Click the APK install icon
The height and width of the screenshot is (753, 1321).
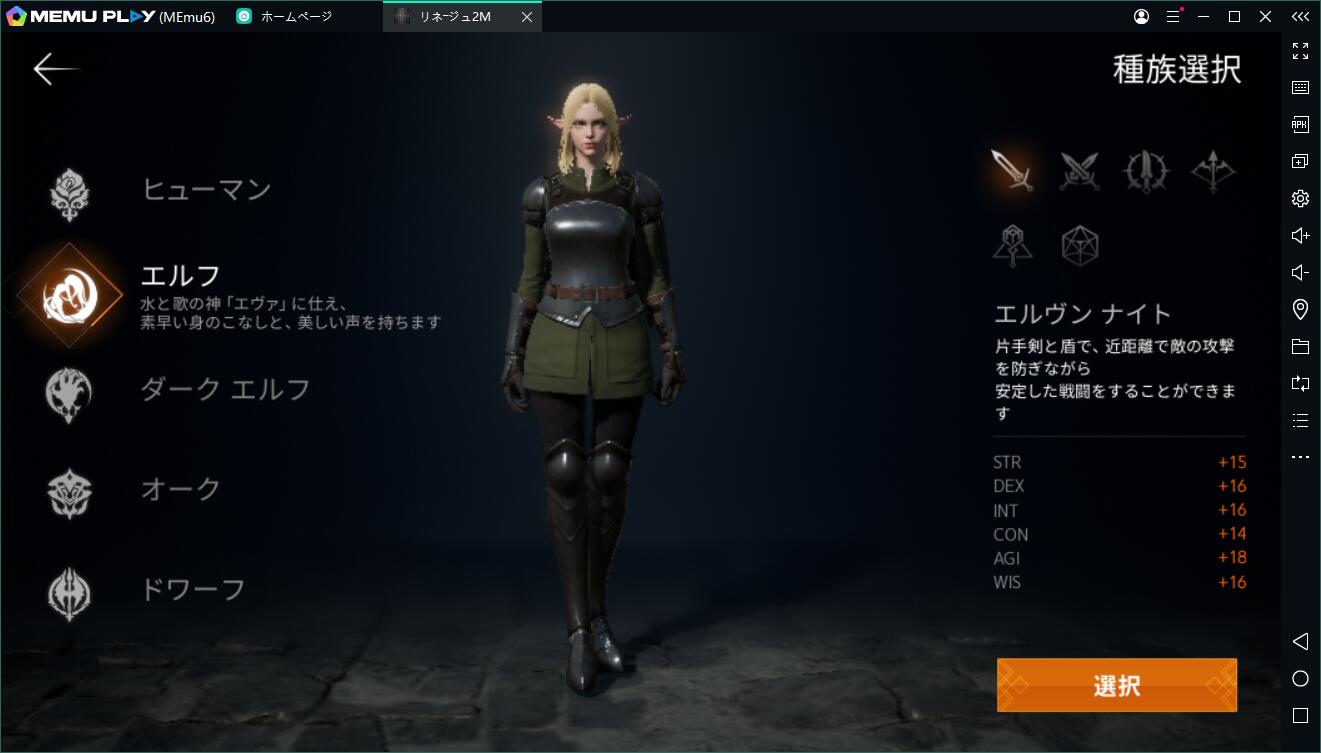coord(1300,124)
